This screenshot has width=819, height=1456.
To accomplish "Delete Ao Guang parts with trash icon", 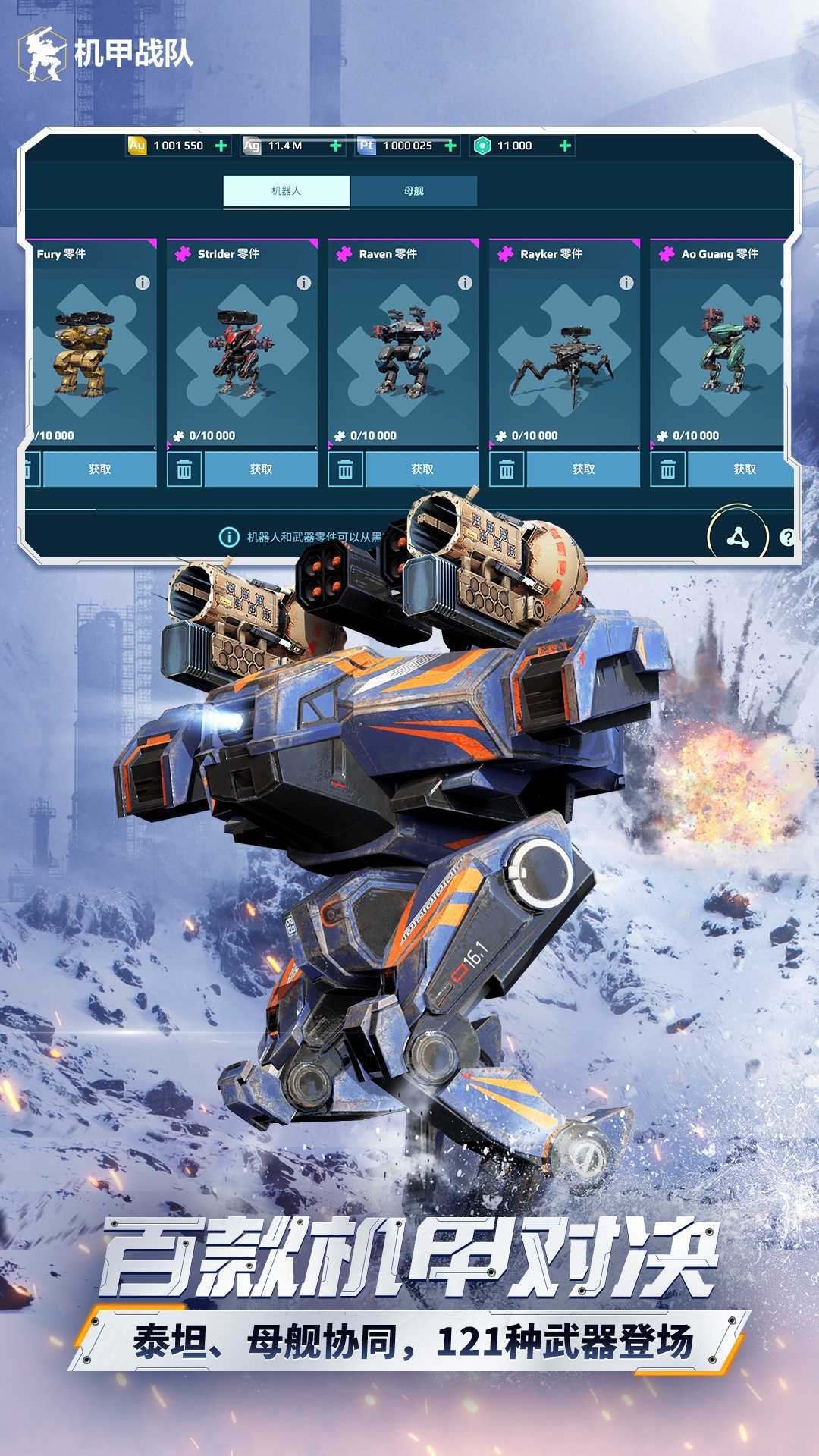I will pyautogui.click(x=668, y=470).
